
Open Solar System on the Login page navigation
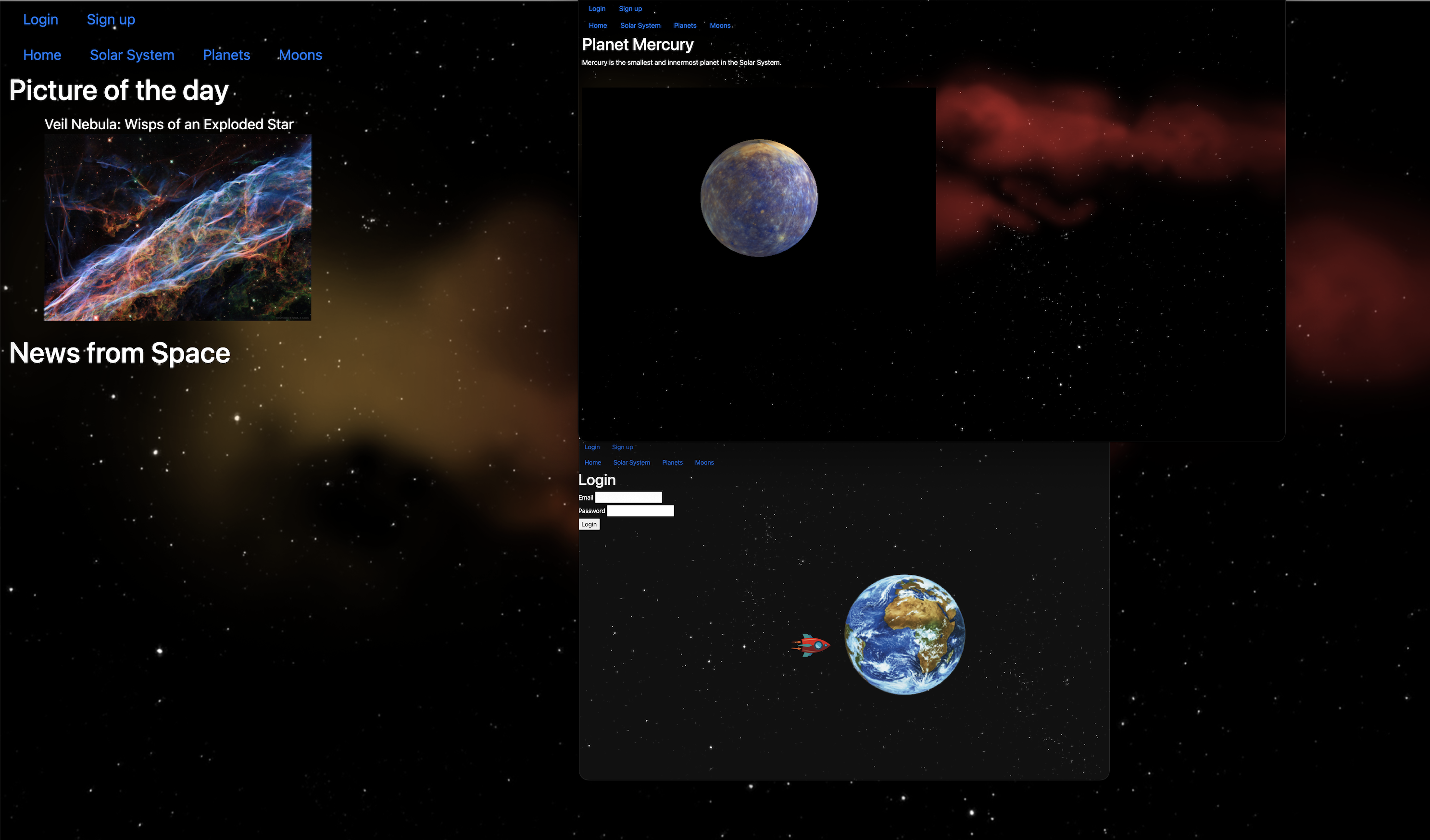[631, 462]
